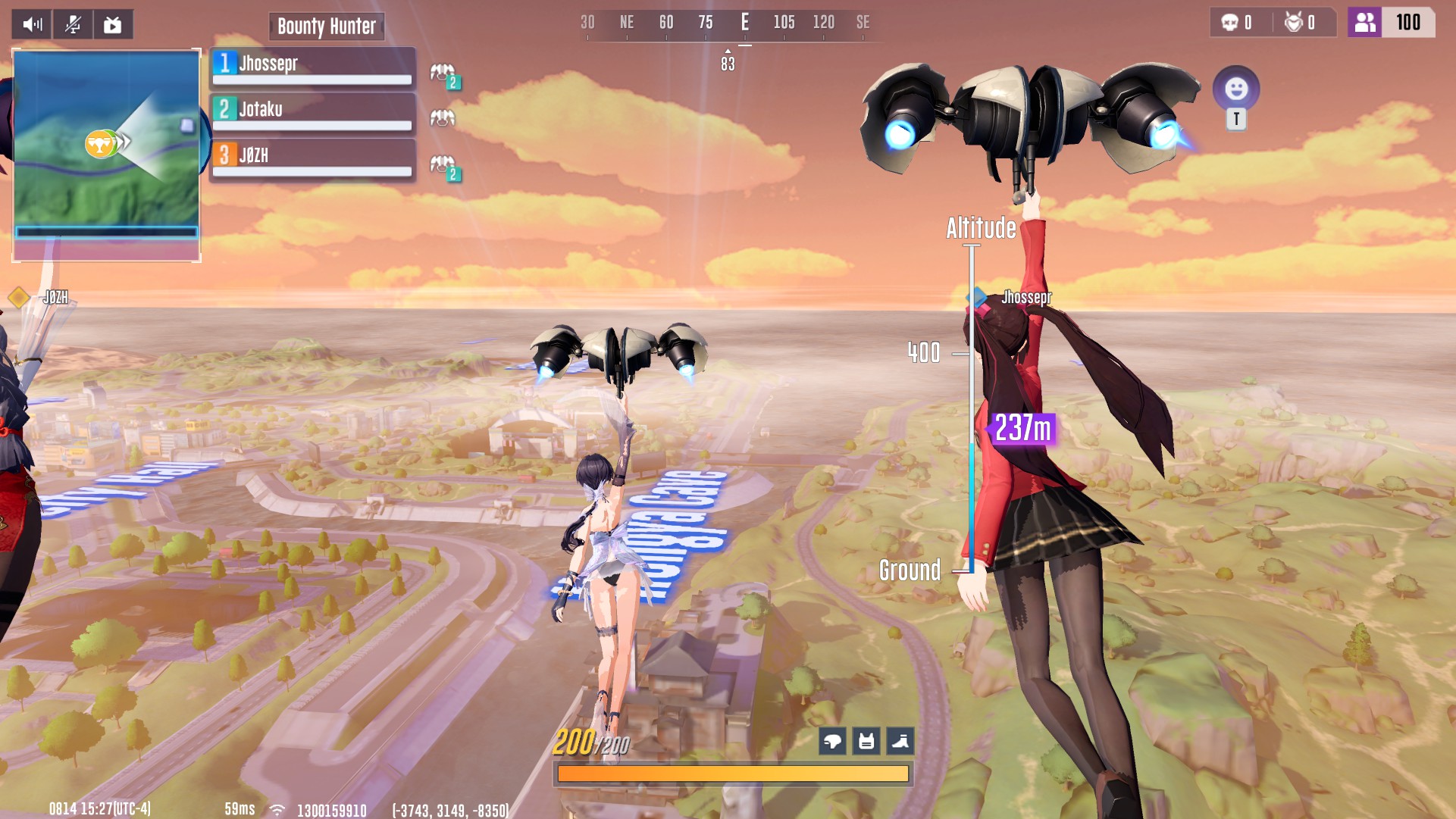Select the body armor vest slot

(866, 741)
